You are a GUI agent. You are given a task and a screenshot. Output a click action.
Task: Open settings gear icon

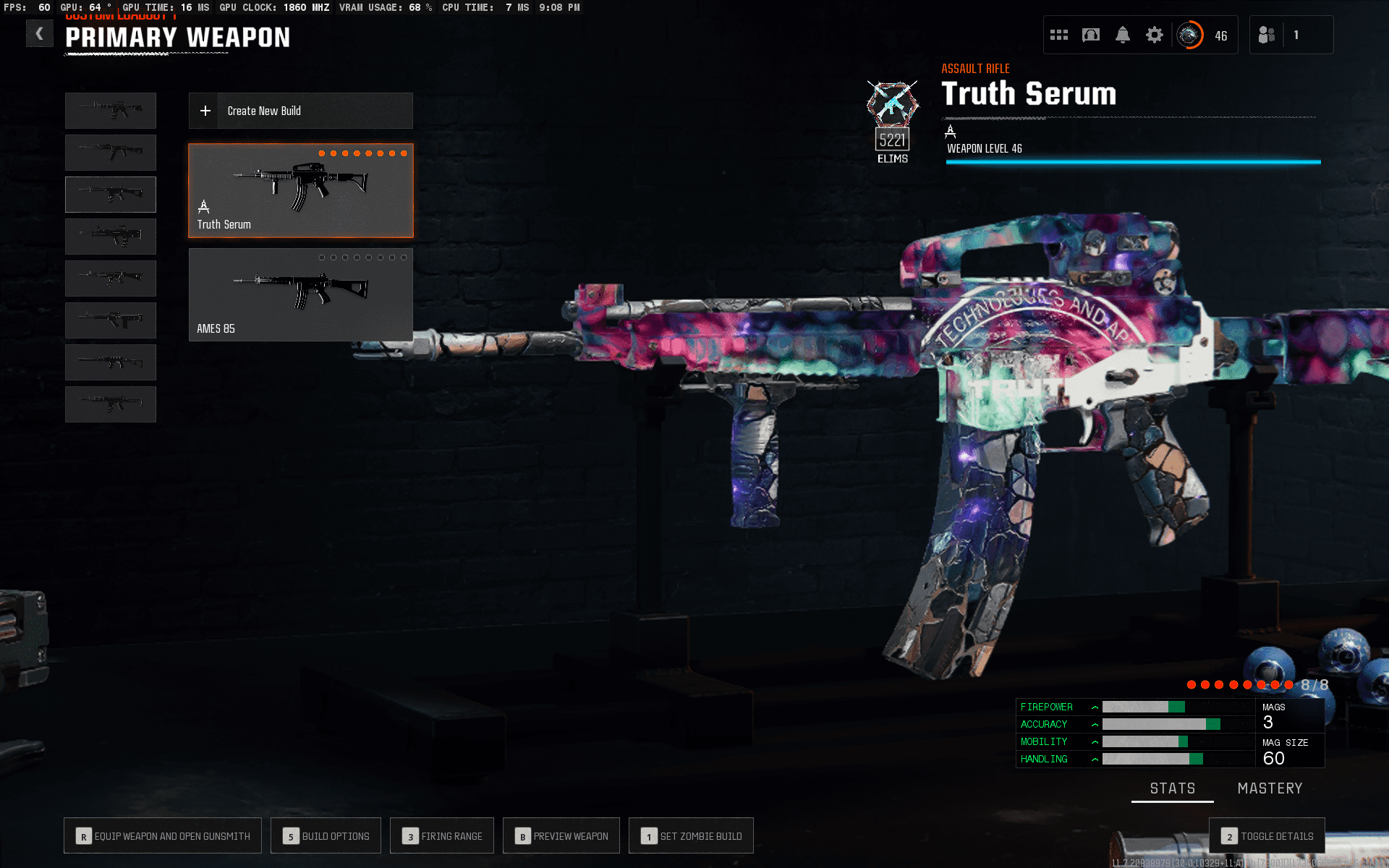click(1154, 35)
